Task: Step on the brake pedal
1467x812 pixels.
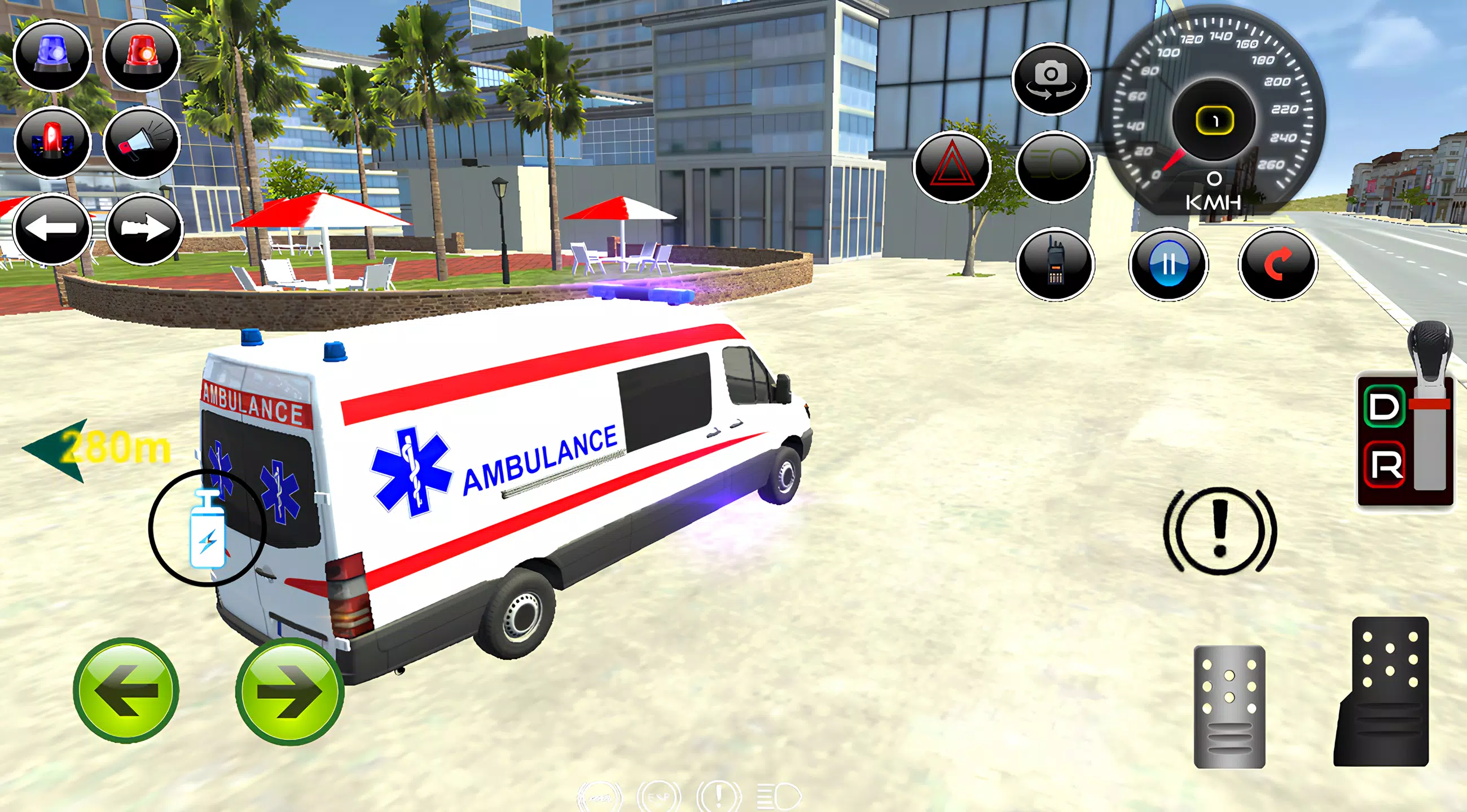Action: 1229,706
